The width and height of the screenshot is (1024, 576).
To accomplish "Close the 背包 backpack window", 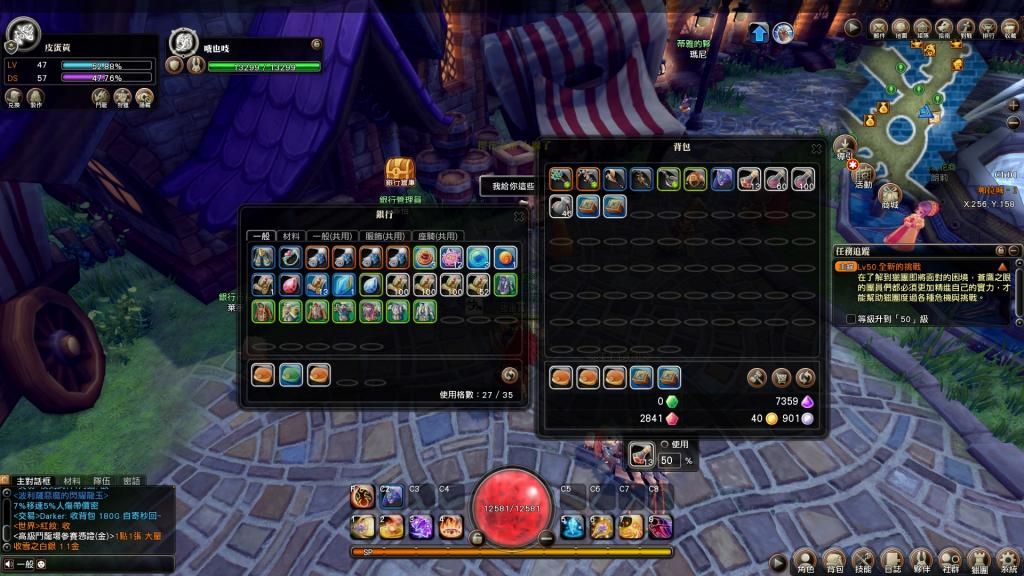I will coord(816,148).
